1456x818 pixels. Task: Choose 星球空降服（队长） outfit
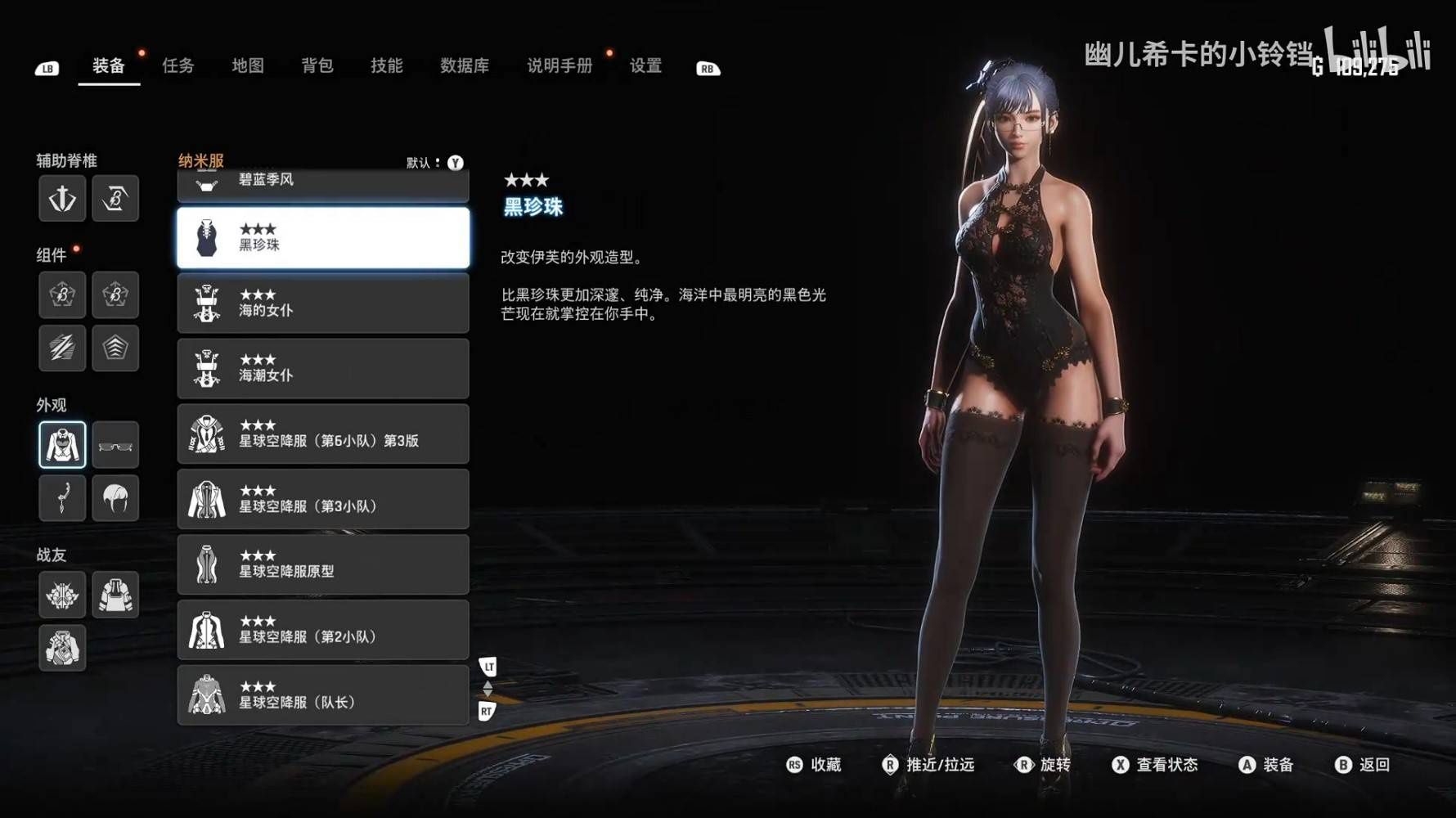pyautogui.click(x=323, y=695)
